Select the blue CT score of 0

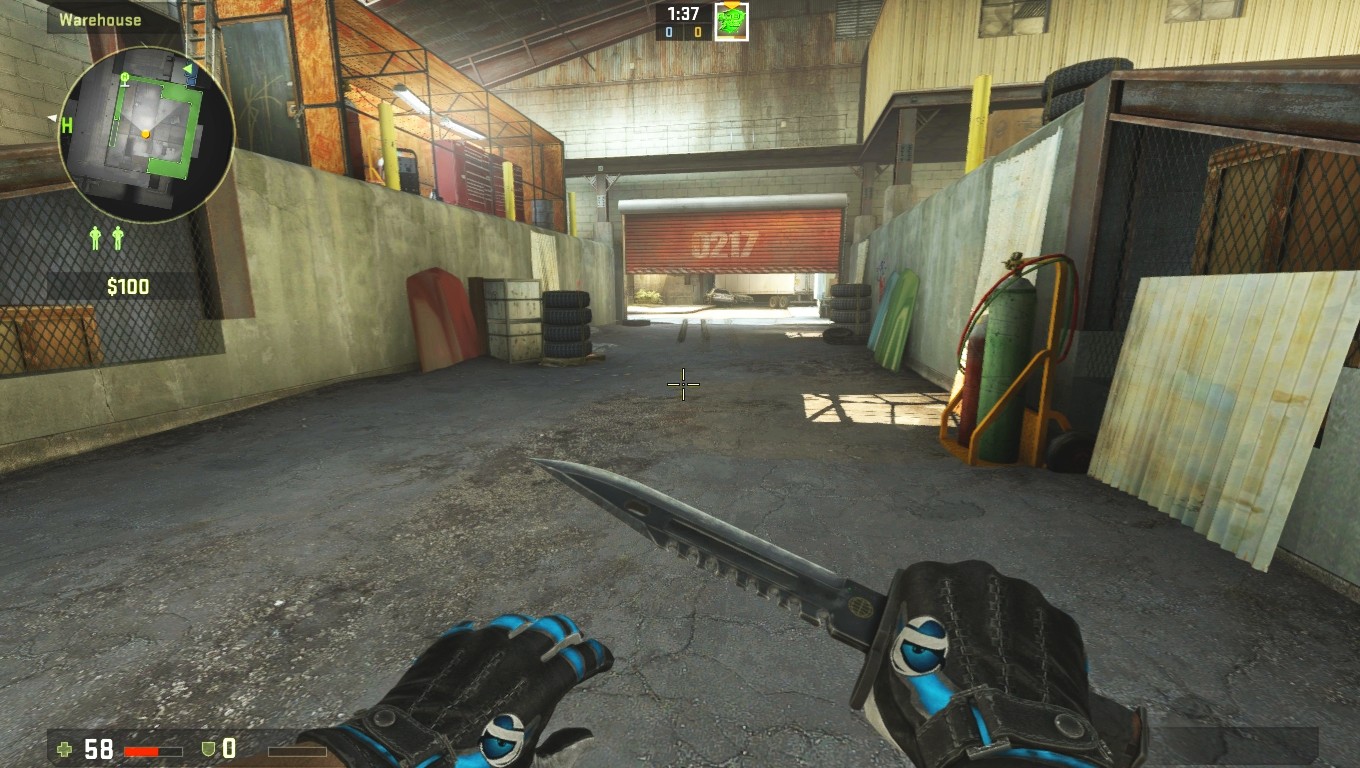[668, 31]
